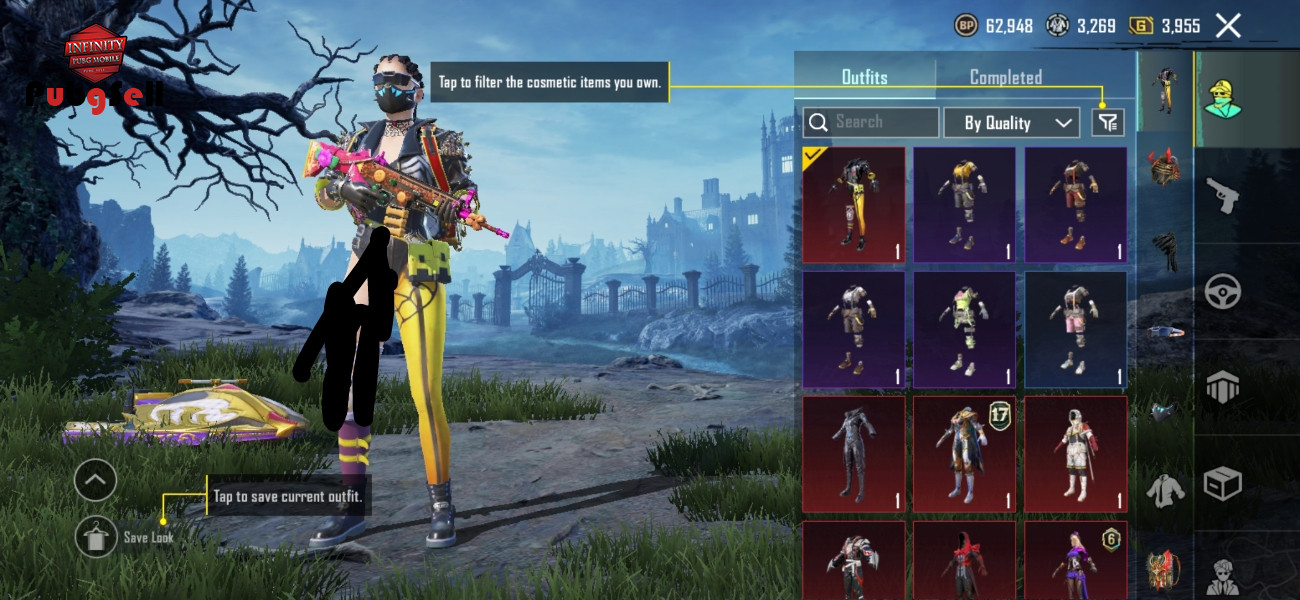The height and width of the screenshot is (600, 1300).
Task: Select the green masked character category
Action: coord(1222,98)
